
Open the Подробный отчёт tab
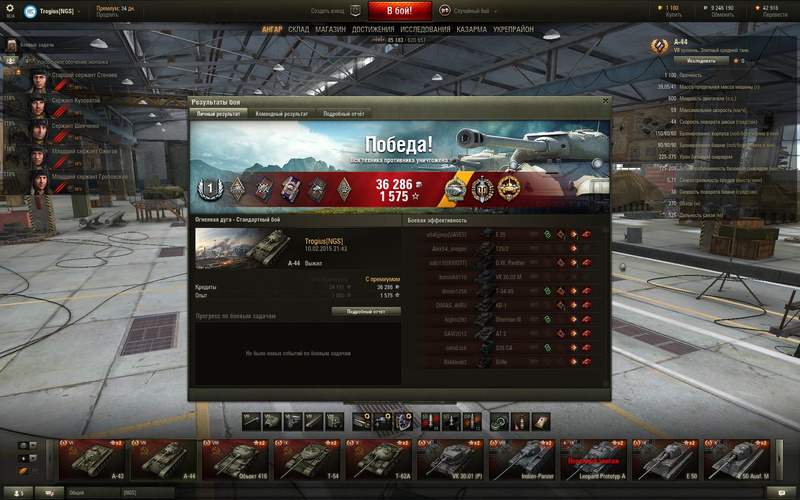coord(343,114)
